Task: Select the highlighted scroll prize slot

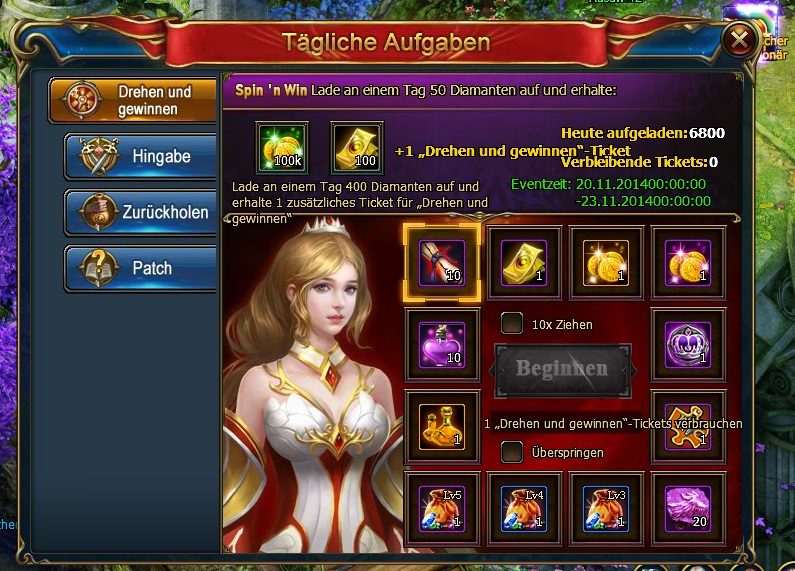Action: click(x=441, y=262)
